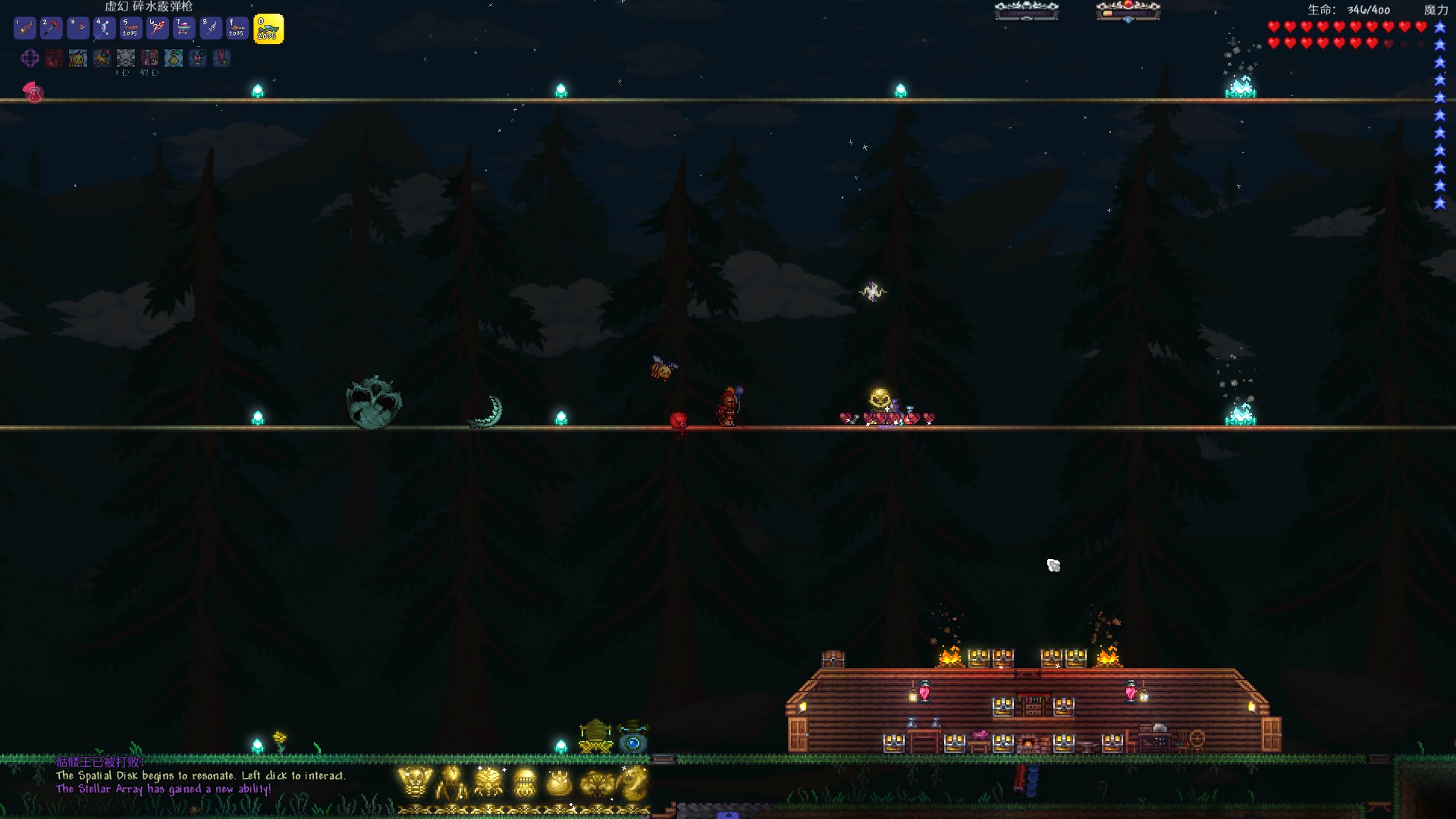Screen dimensions: 1456x819
Task: Select the red pickaxe in slot 2
Action: click(x=52, y=29)
